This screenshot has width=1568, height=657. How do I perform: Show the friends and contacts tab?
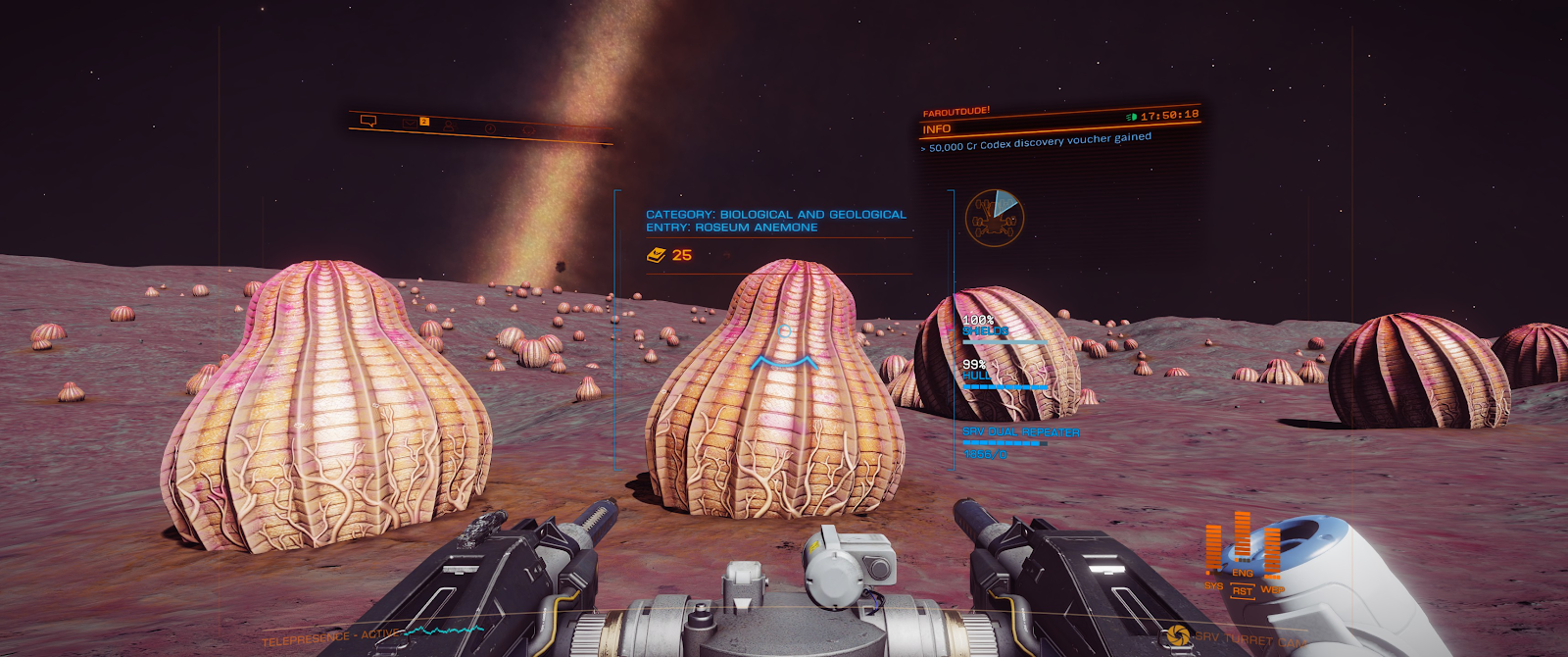coord(449,126)
